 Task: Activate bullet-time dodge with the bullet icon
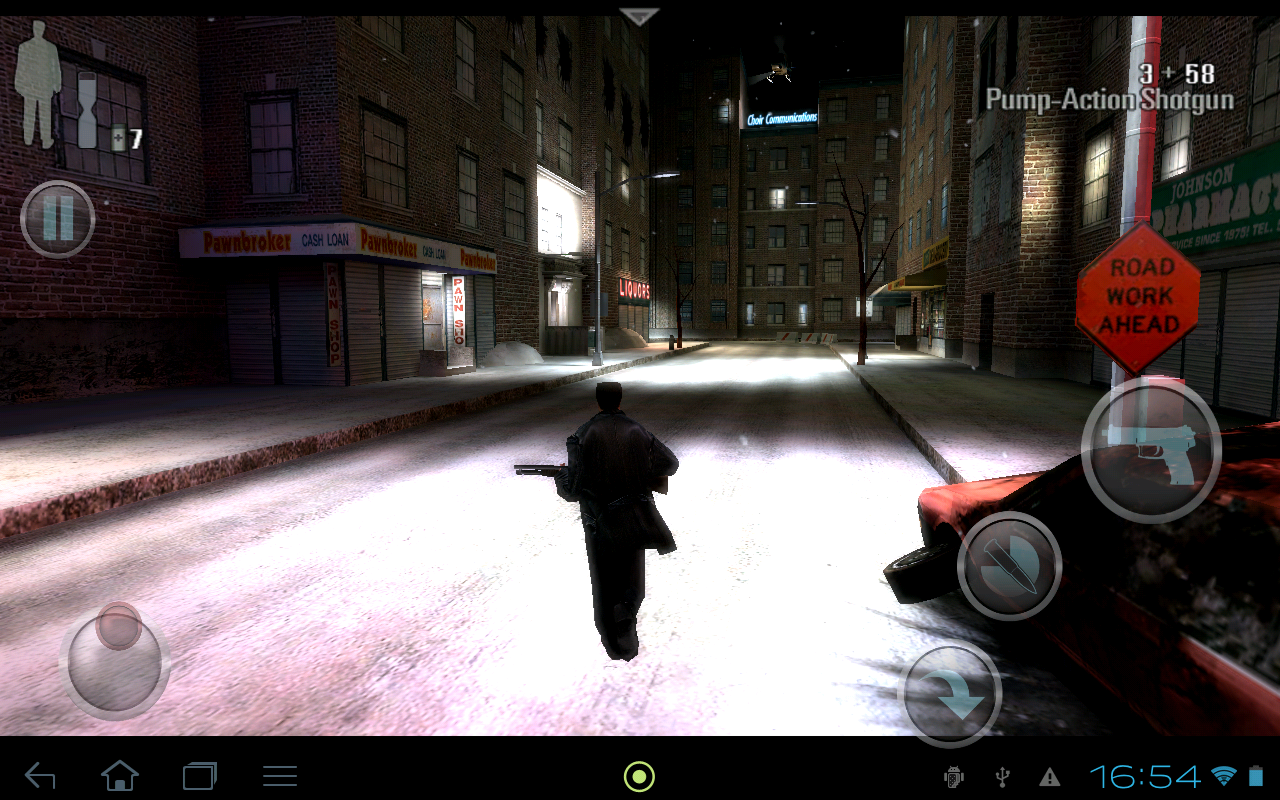click(x=1010, y=565)
